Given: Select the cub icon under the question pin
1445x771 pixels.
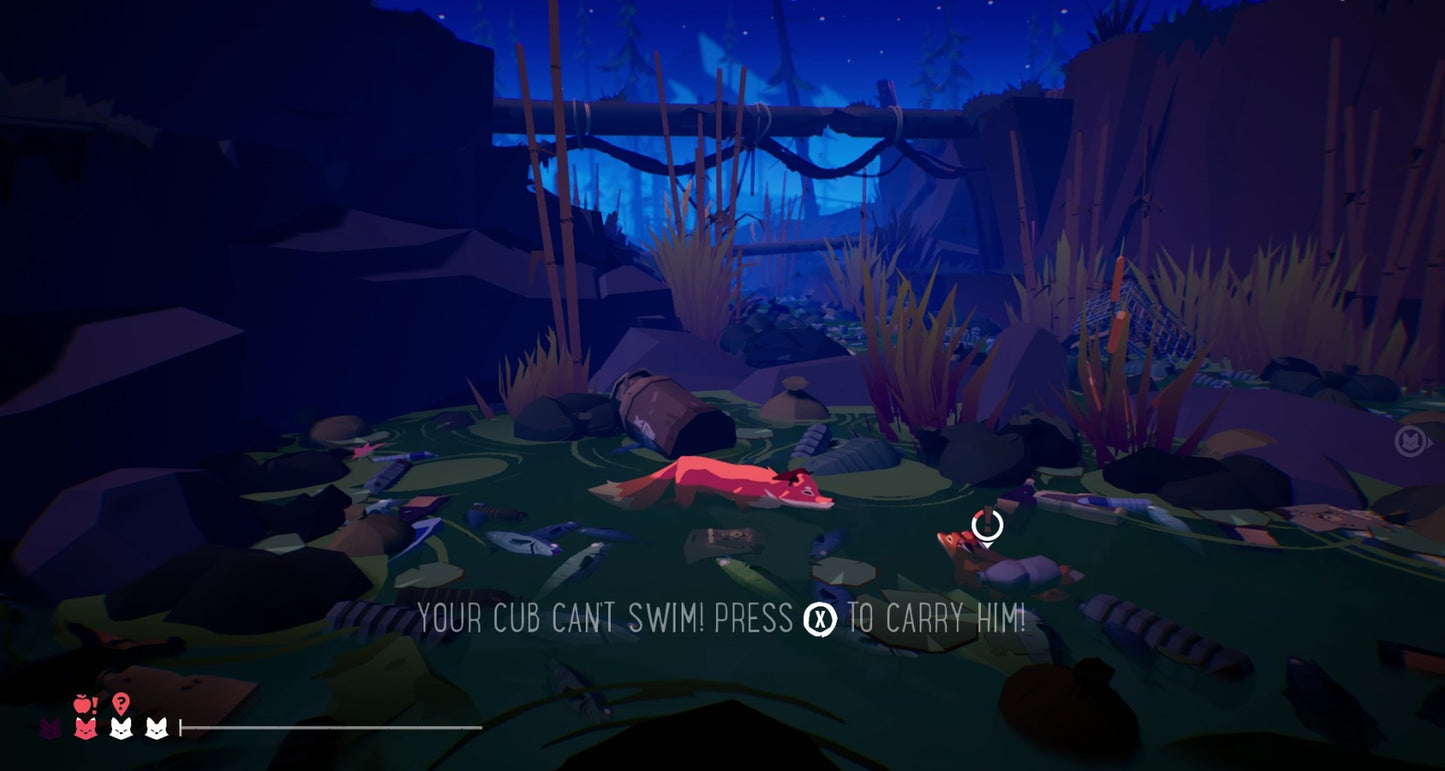Looking at the screenshot, I should pos(120,729).
